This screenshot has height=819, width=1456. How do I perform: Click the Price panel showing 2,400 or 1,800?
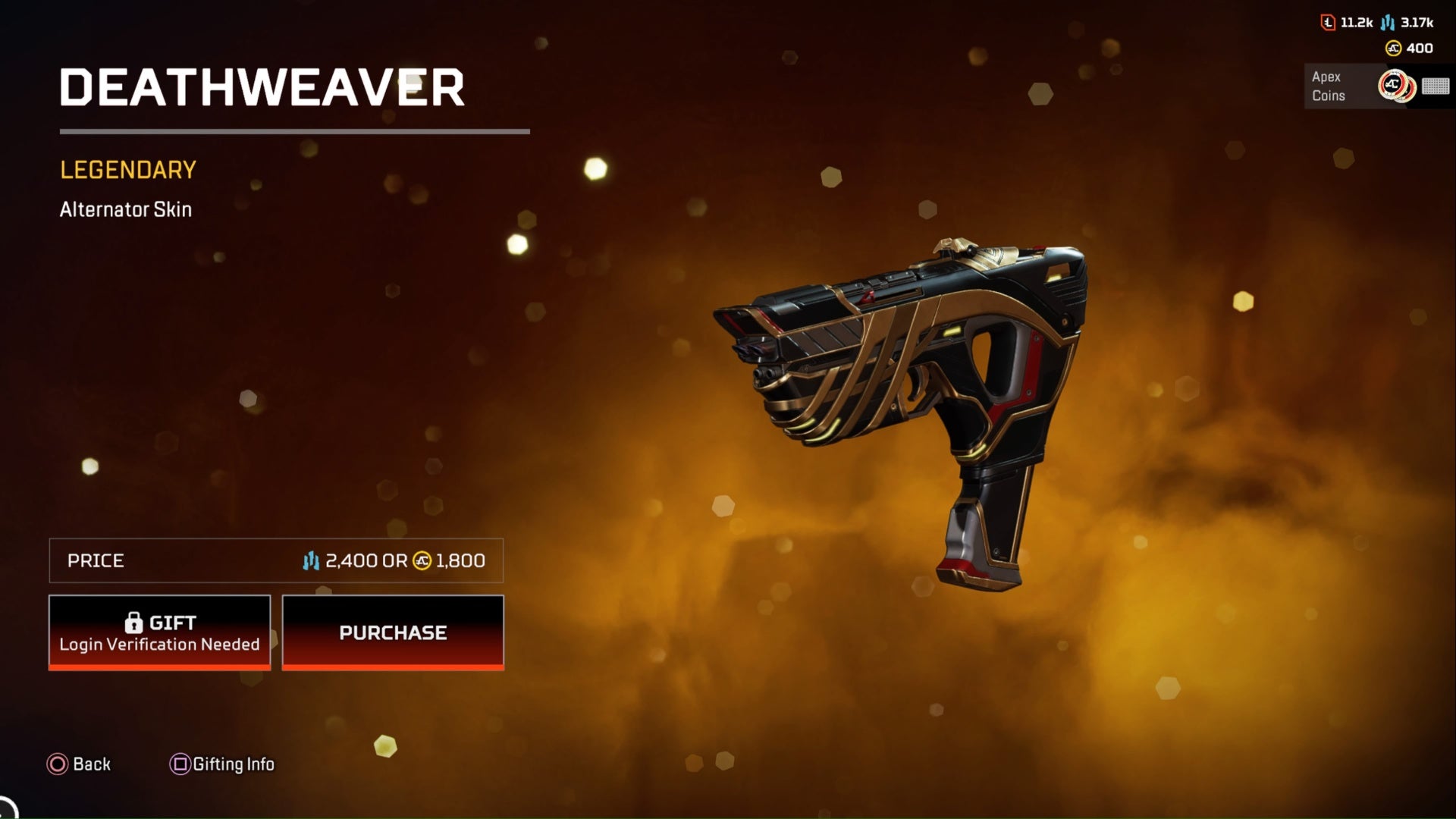point(276,561)
